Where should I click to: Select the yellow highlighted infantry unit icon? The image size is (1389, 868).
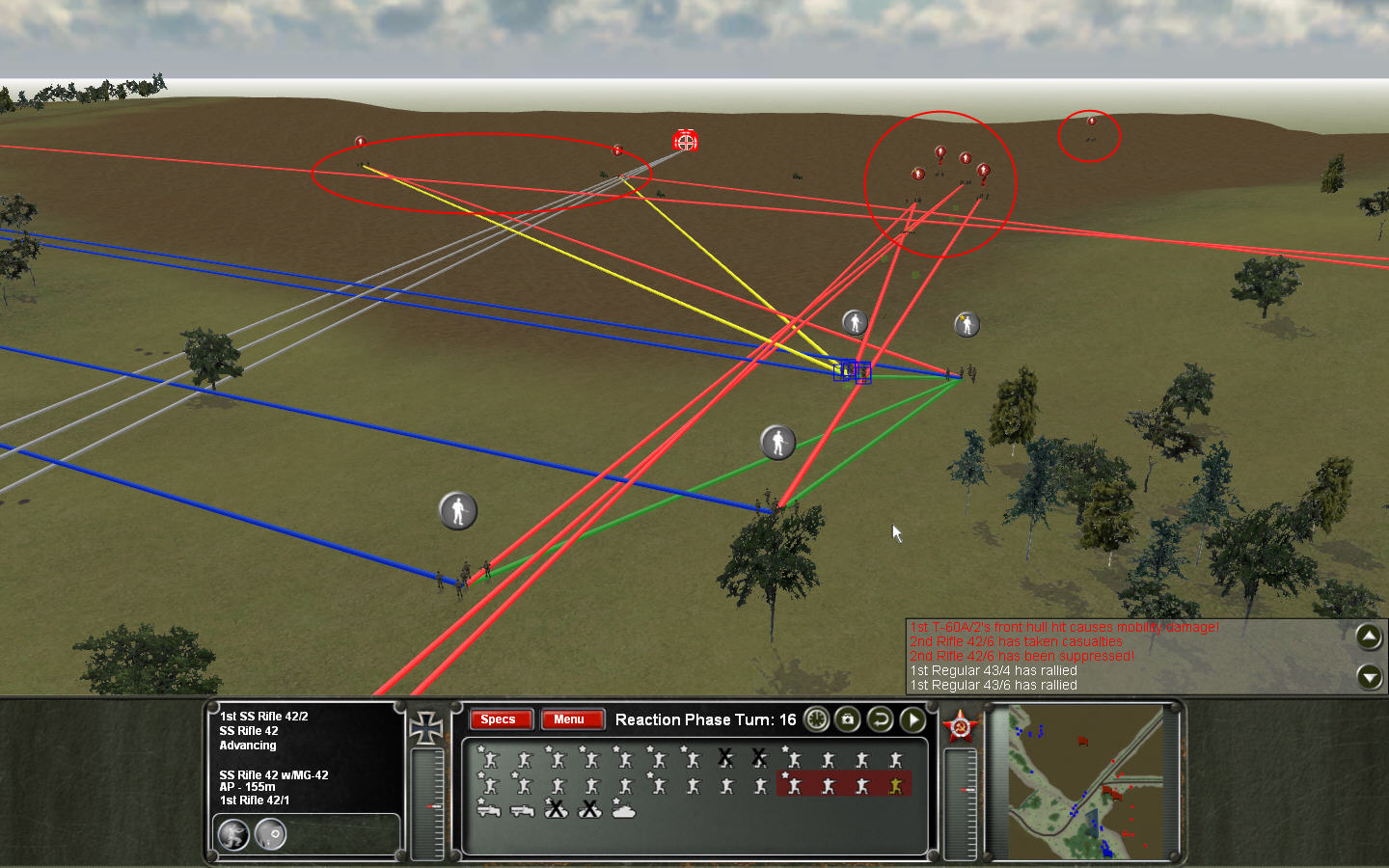(x=896, y=786)
